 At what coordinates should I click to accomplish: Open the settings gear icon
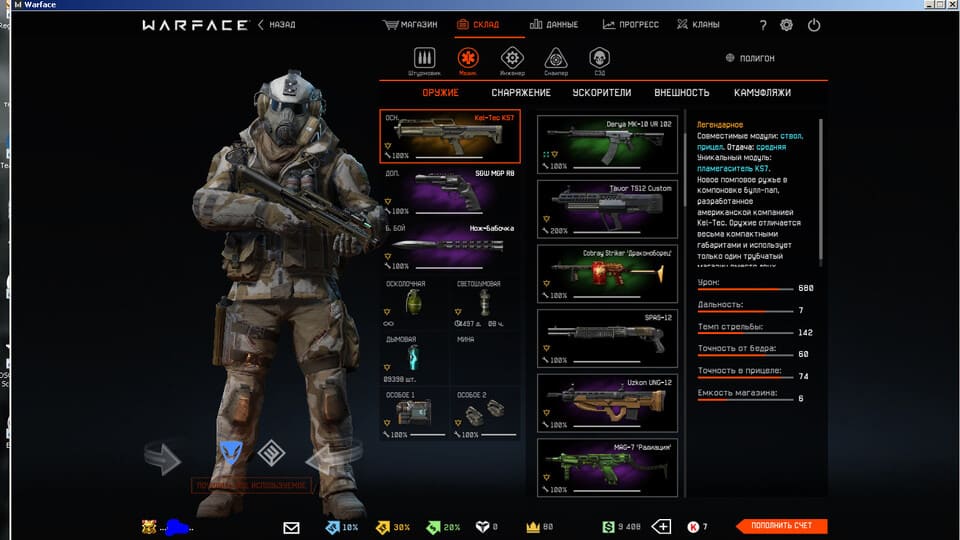[786, 25]
